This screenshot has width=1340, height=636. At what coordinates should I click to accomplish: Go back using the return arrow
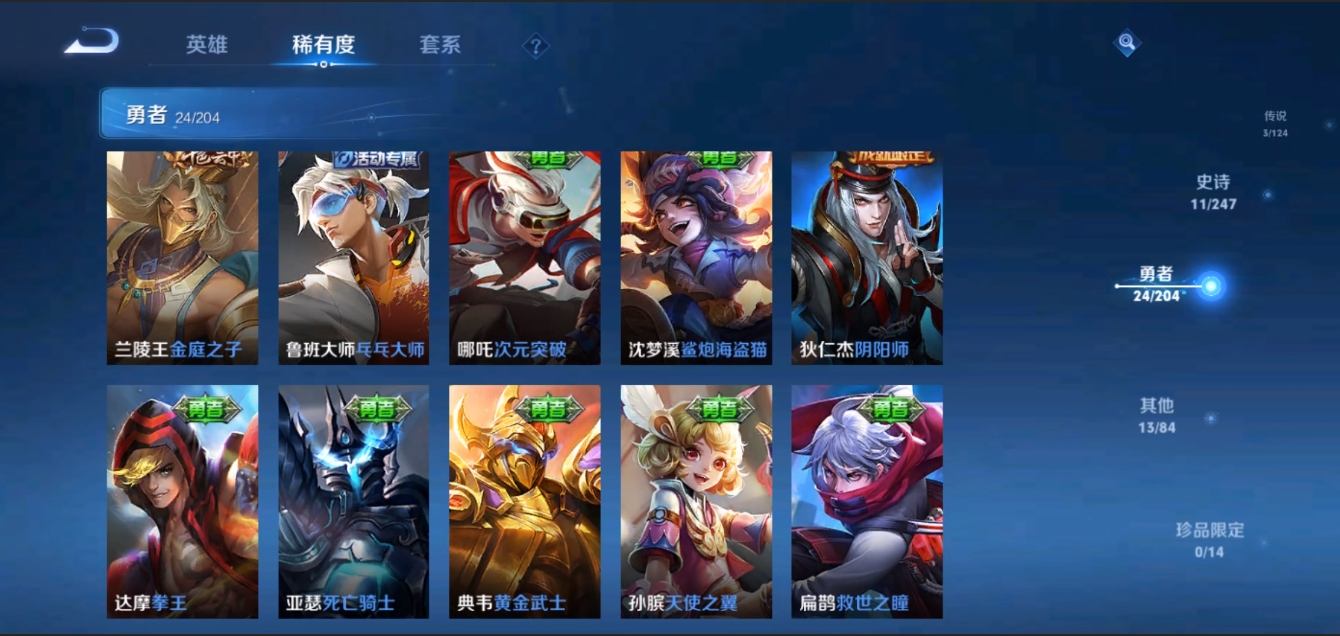pos(92,42)
